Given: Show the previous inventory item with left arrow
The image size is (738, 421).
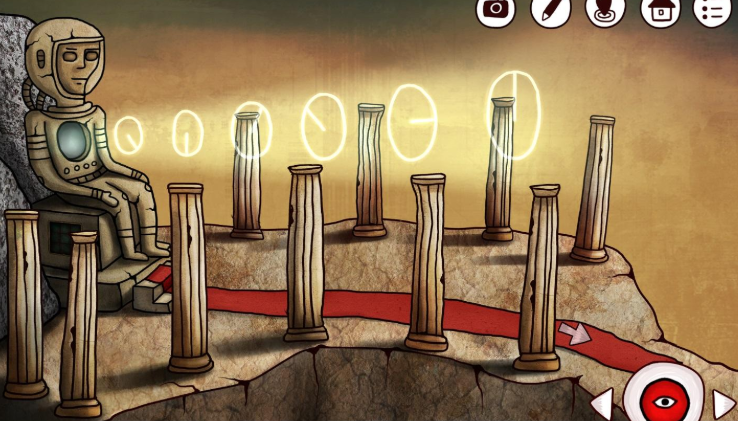Looking at the screenshot, I should click(x=602, y=405).
